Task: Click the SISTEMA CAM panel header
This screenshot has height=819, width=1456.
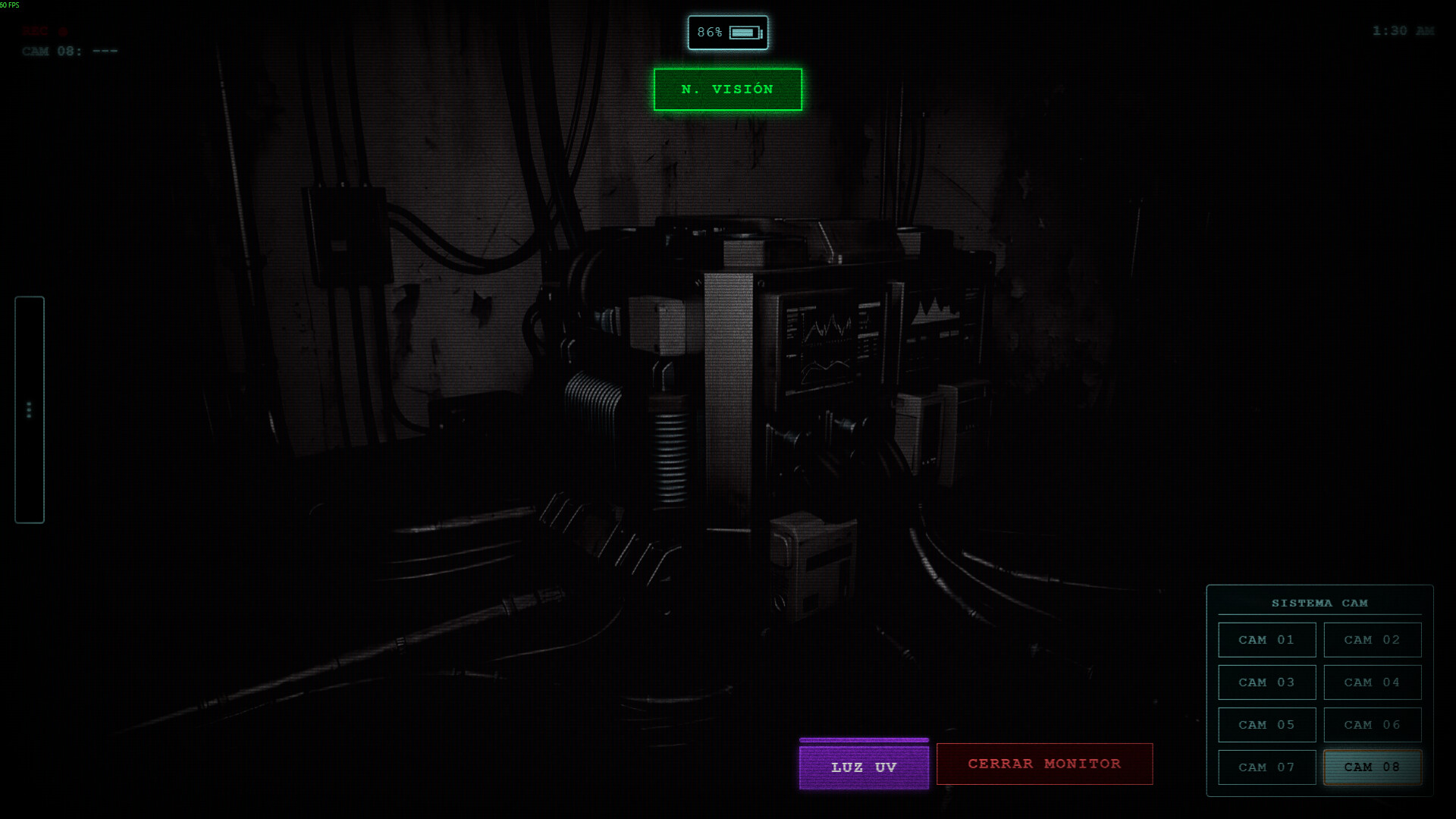Action: 1319,602
